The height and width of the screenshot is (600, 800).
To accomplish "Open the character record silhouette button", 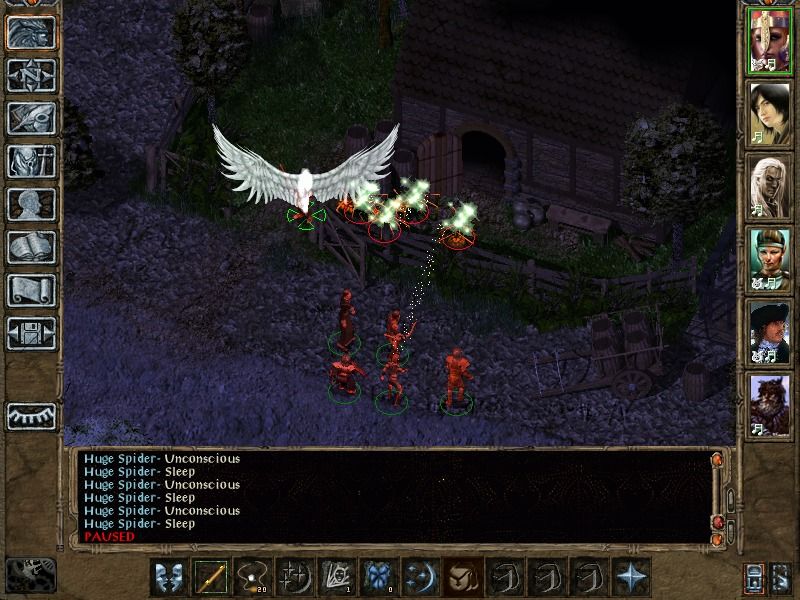I will [x=31, y=204].
